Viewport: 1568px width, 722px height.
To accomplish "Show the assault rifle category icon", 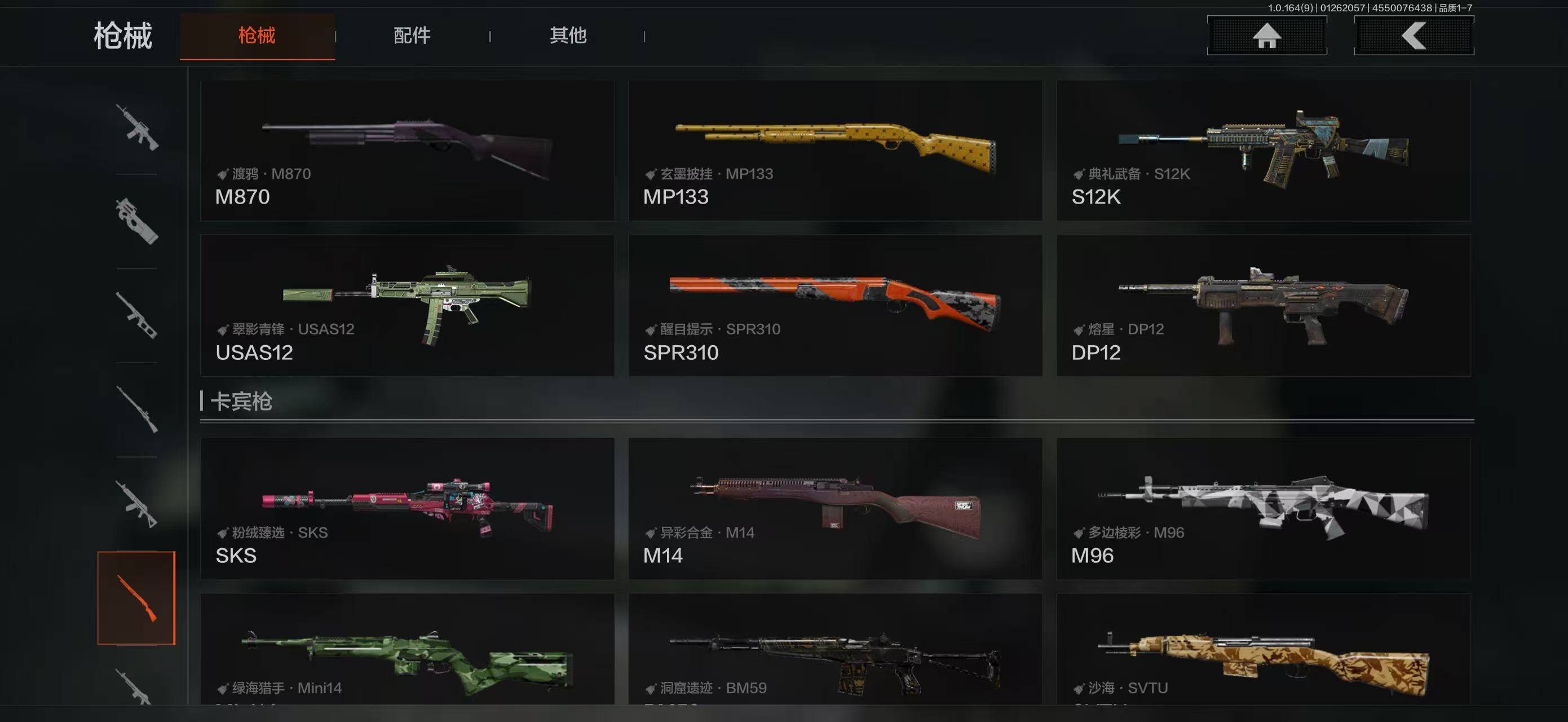I will point(137,127).
